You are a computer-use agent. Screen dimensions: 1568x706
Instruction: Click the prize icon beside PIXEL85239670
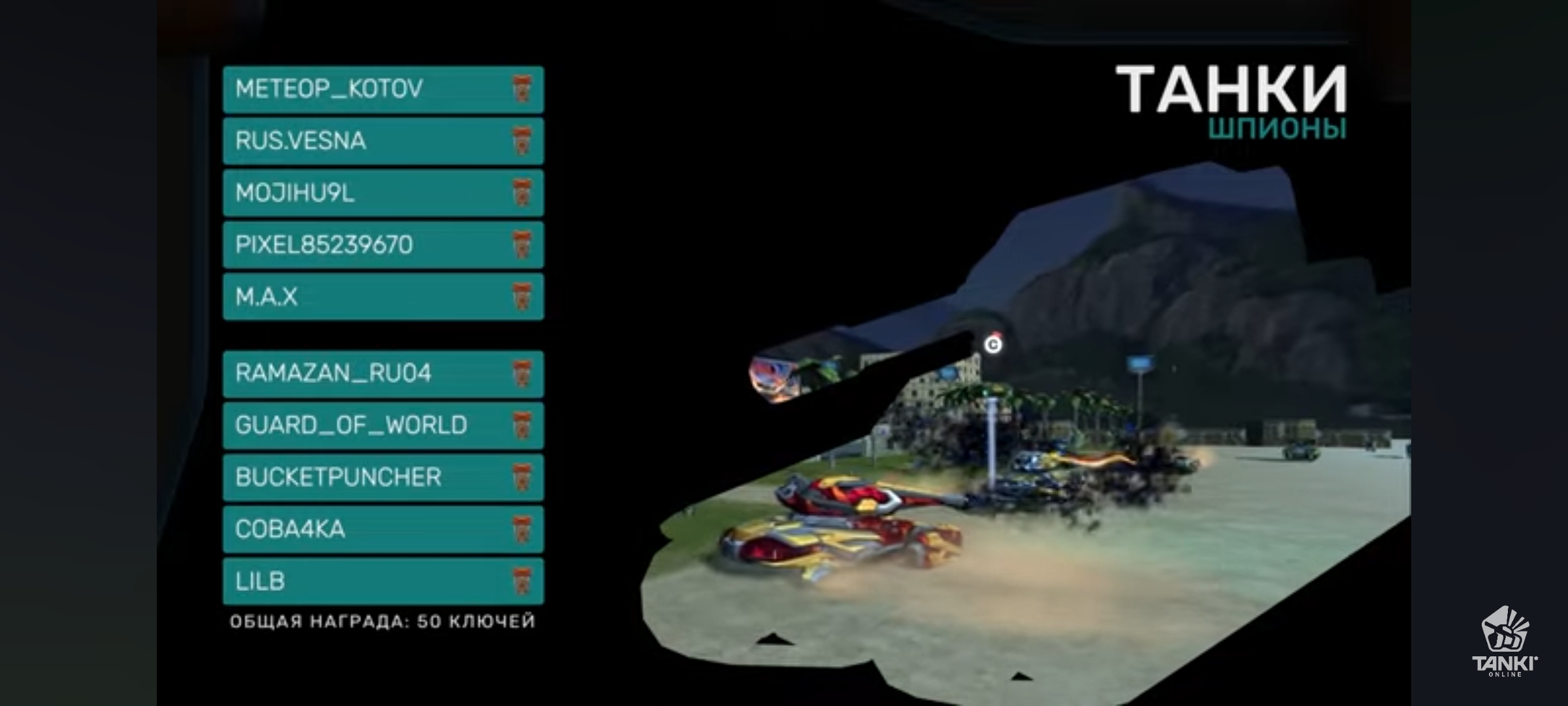(x=523, y=245)
